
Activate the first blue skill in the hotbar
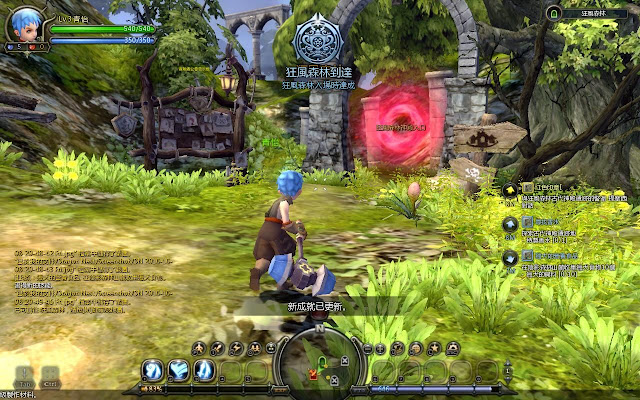point(153,370)
